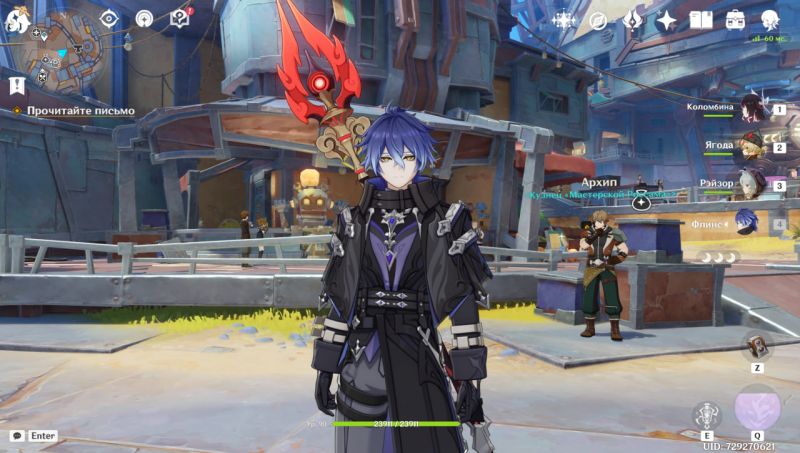Switch to party member Коломбина
Viewport: 800px width, 453px height.
point(752,112)
